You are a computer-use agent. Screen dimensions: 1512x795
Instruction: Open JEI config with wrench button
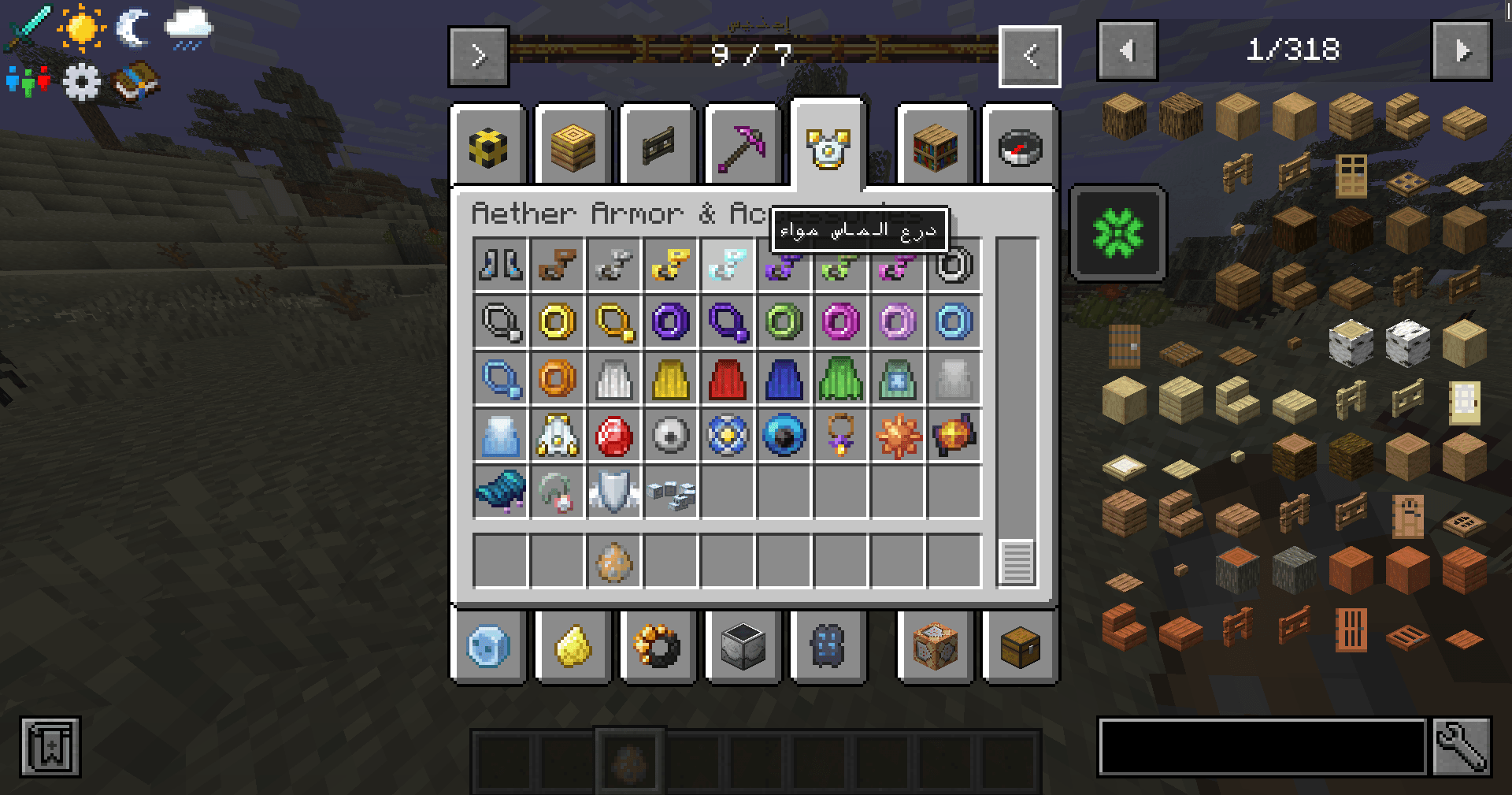[x=1462, y=746]
